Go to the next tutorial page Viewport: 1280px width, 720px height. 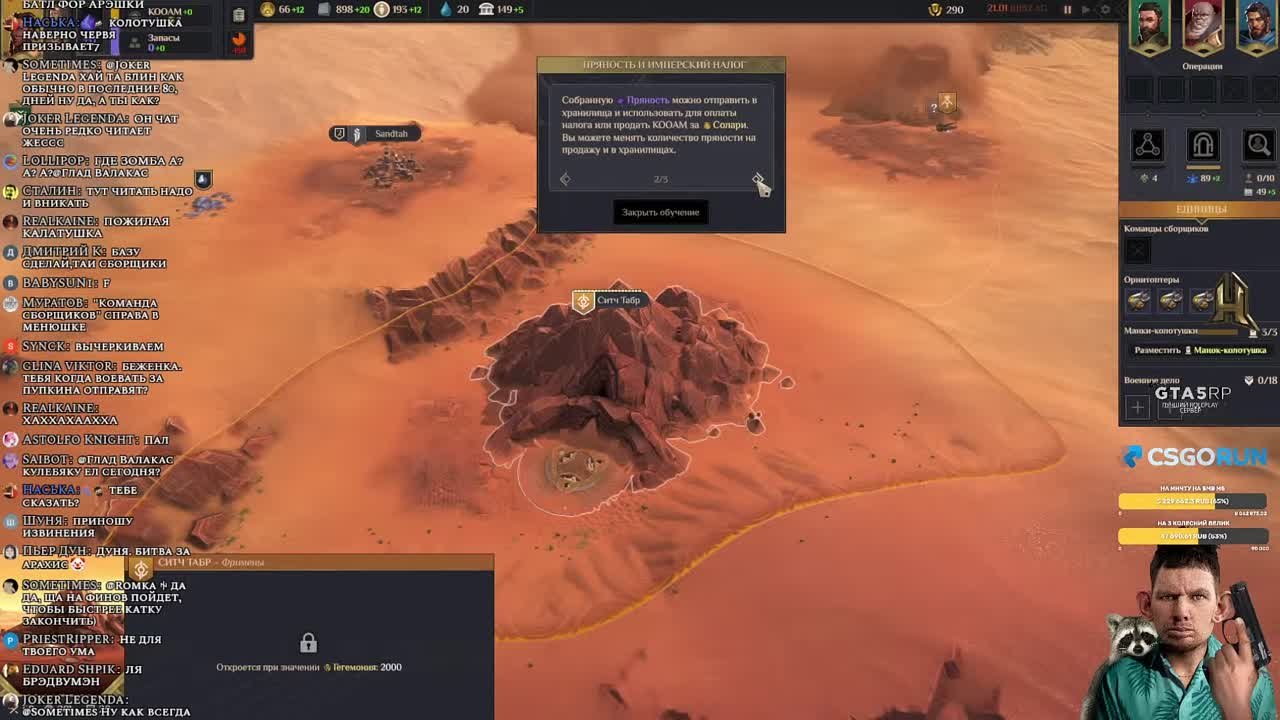tap(757, 179)
